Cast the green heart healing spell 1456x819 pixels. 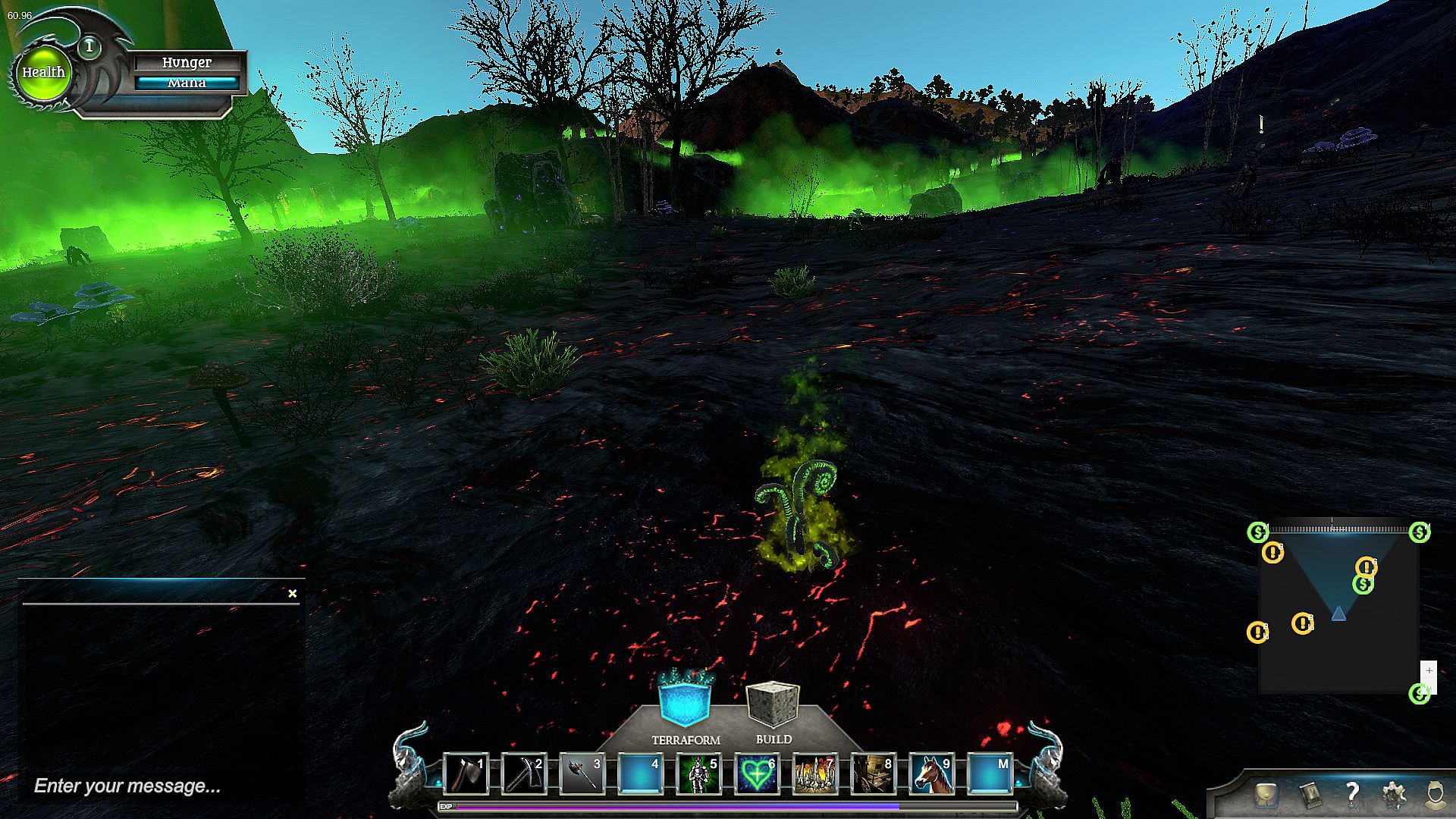pos(757,774)
